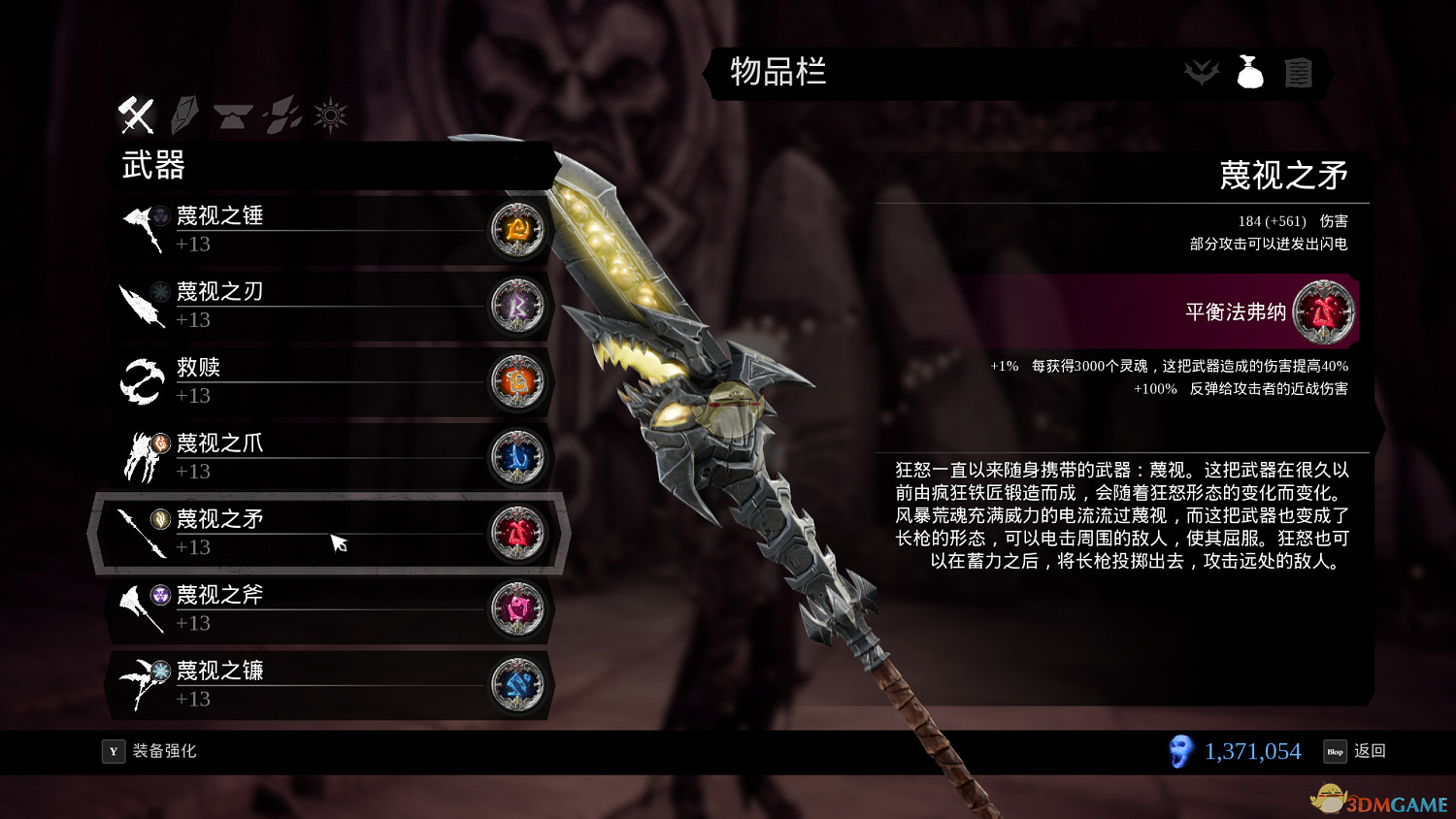Screen dimensions: 1456x819
Task: Select the 蔑视之斧 weapon entry
Action: pos(291,608)
